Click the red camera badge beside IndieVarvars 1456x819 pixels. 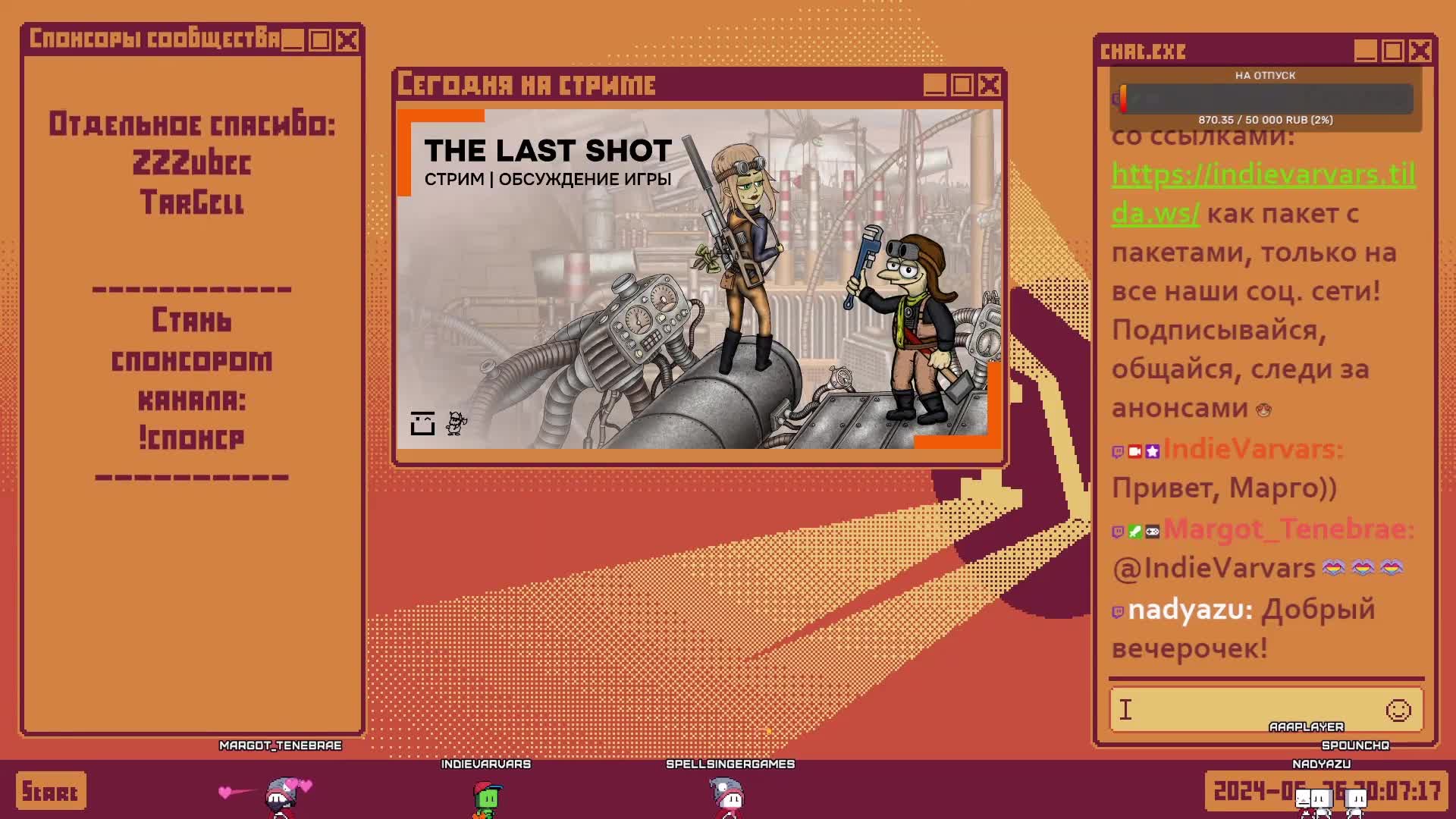click(1135, 452)
